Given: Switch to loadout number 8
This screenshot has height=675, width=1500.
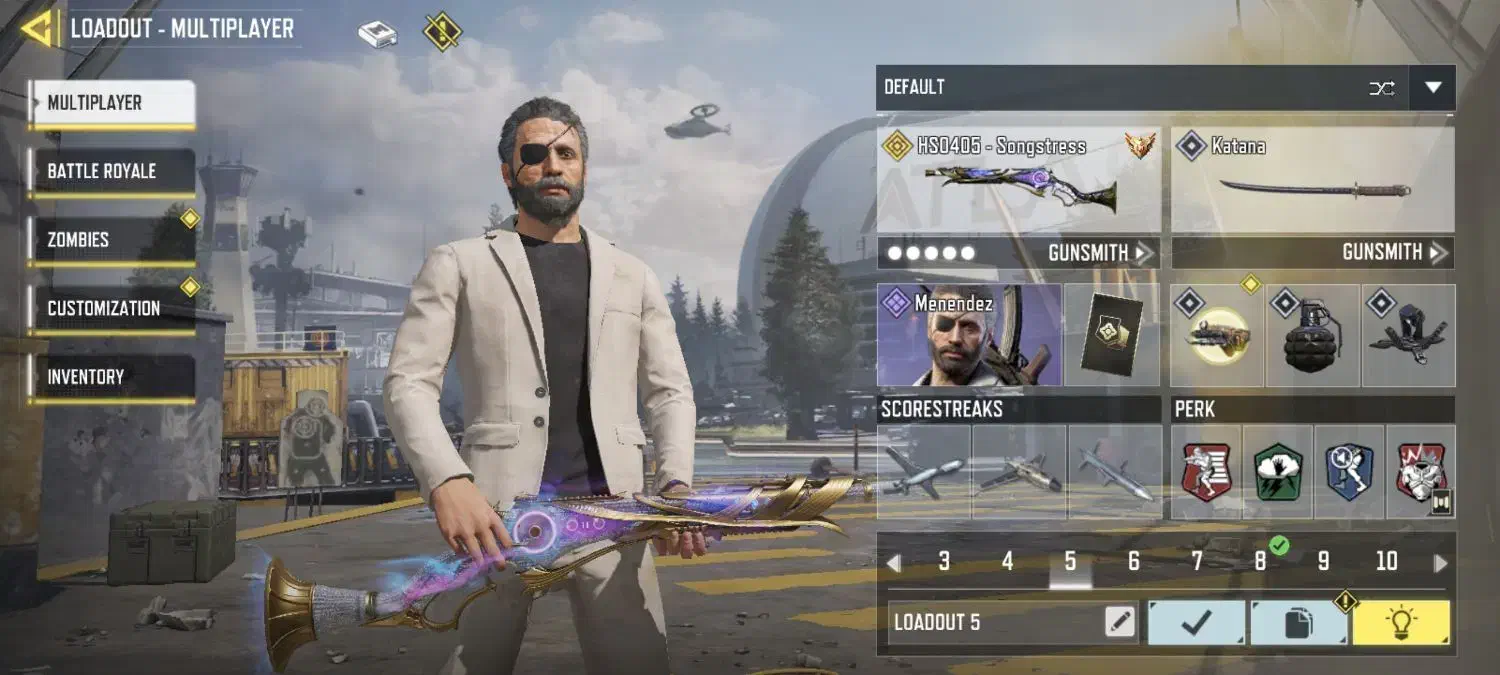Looking at the screenshot, I should (x=1260, y=562).
